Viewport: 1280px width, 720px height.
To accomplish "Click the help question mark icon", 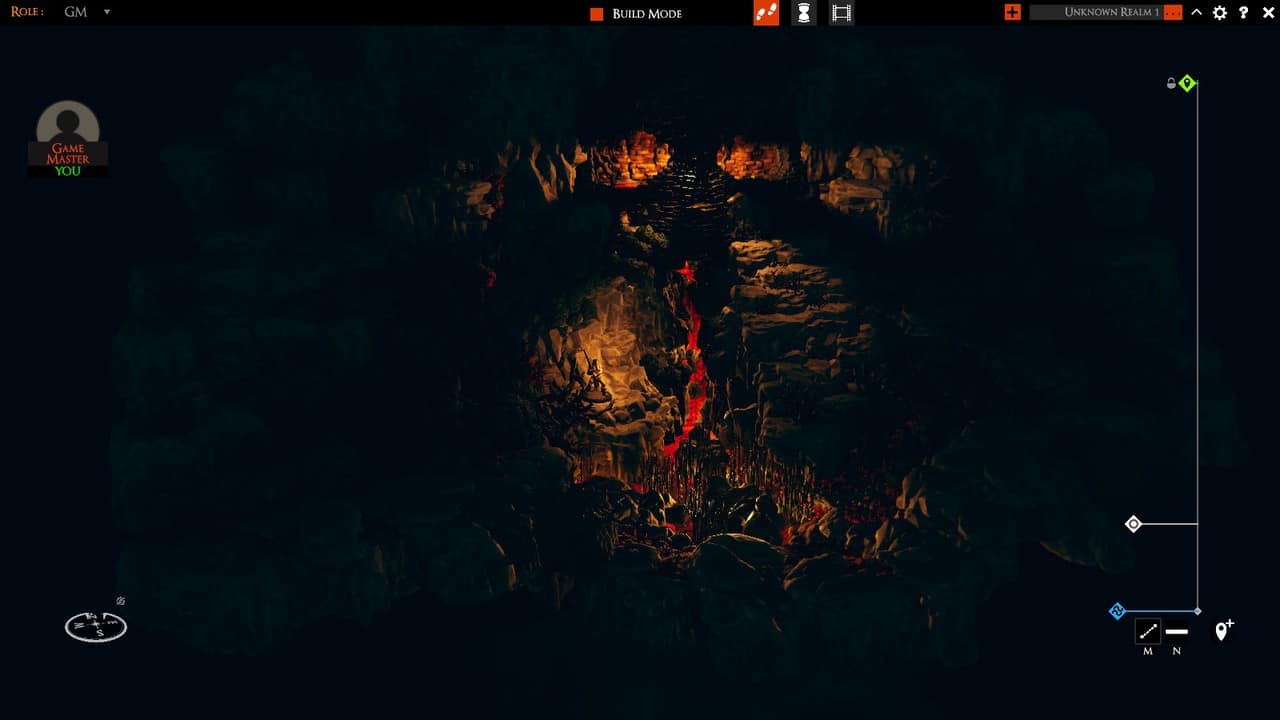I will [x=1244, y=13].
